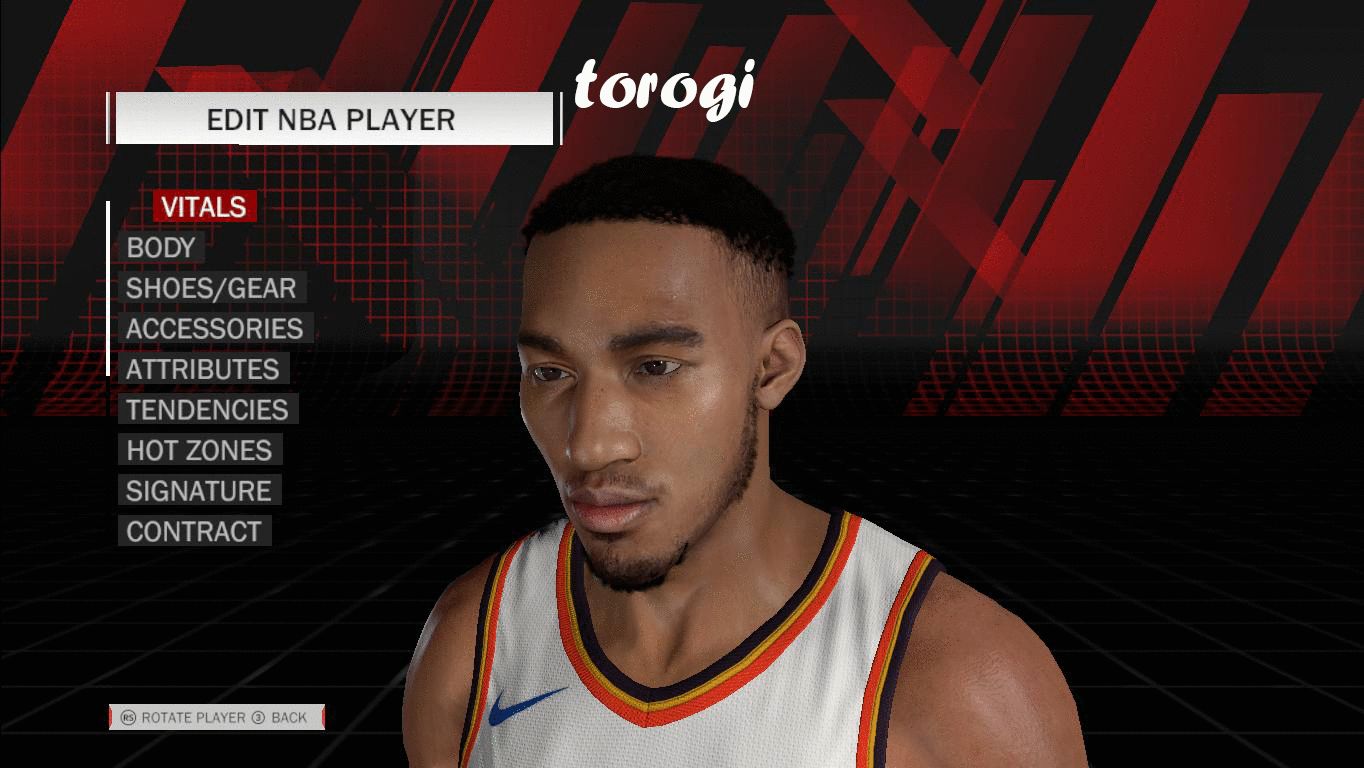The image size is (1364, 768).
Task: Choose the Signature menu entry
Action: click(x=198, y=491)
